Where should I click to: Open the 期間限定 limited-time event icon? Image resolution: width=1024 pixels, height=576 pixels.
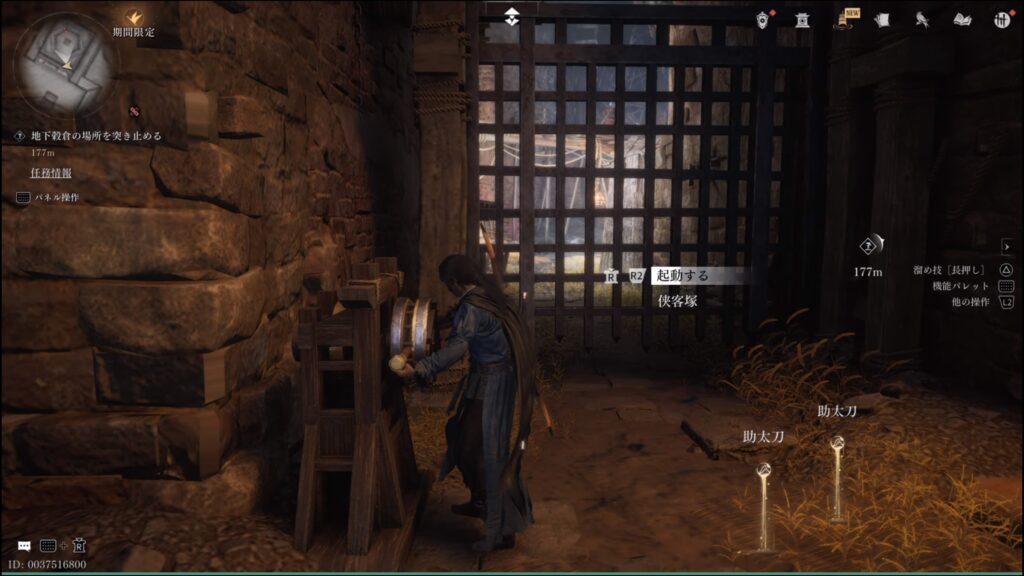click(133, 17)
